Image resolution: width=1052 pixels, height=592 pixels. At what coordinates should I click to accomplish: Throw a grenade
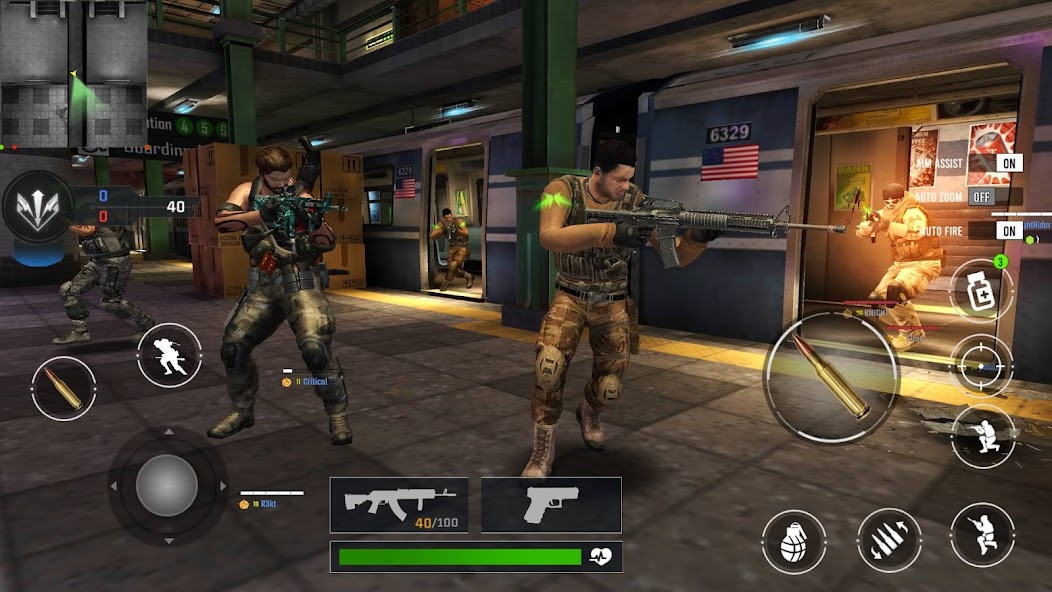794,541
